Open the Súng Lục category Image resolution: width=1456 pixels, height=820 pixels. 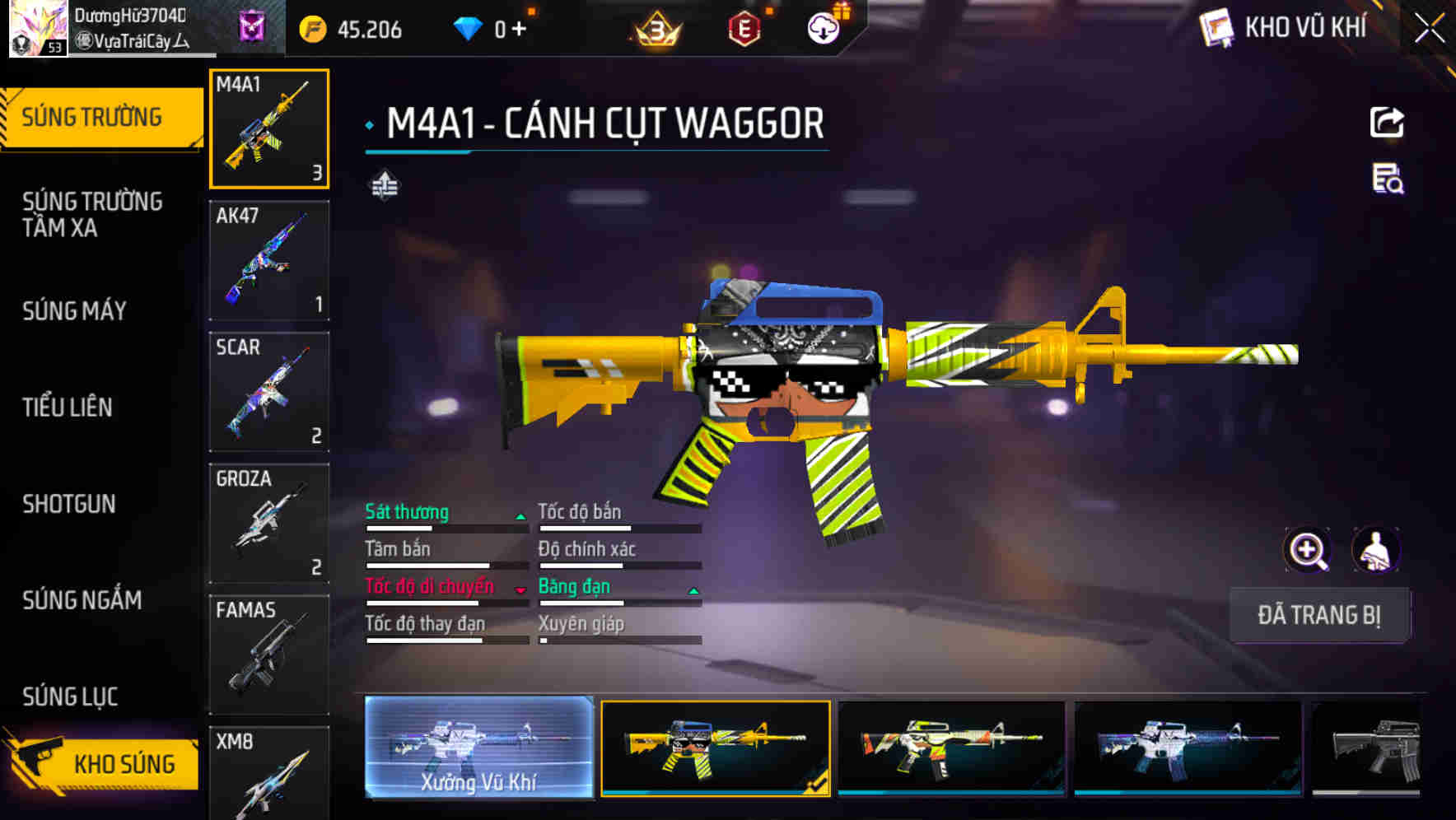pos(70,697)
